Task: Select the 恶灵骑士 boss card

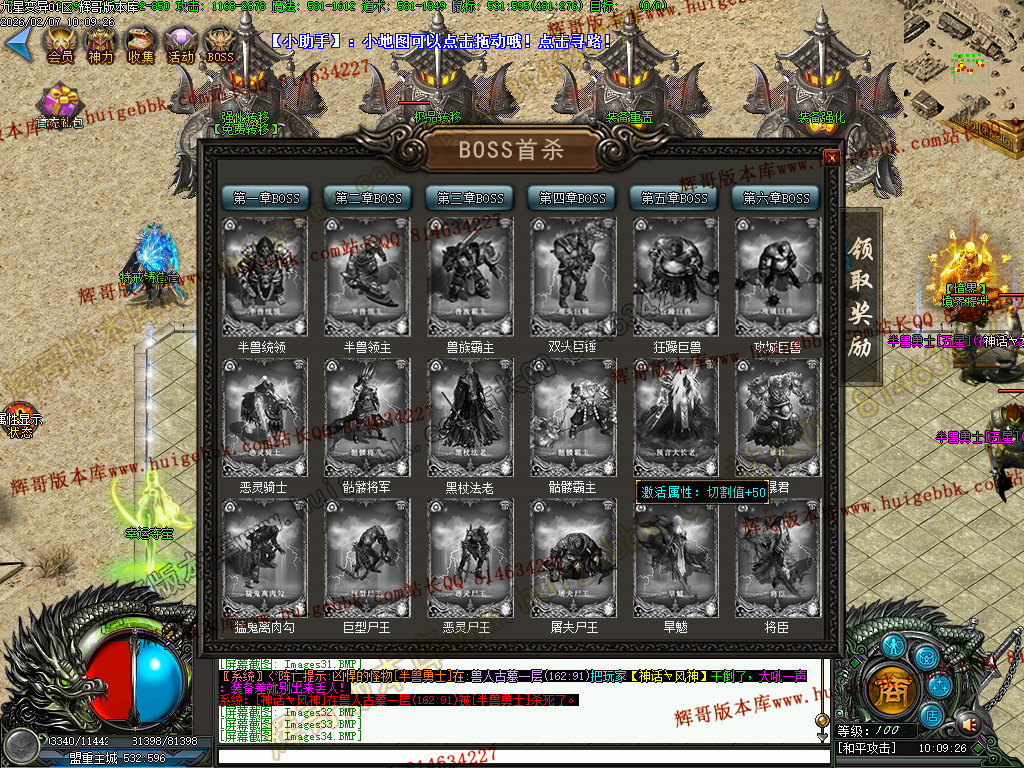Action: pyautogui.click(x=265, y=417)
